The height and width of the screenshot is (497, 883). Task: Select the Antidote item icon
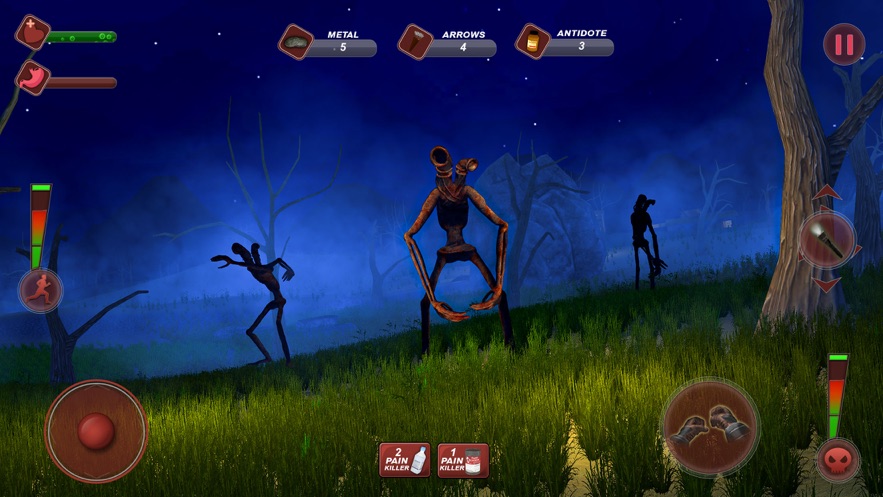532,42
